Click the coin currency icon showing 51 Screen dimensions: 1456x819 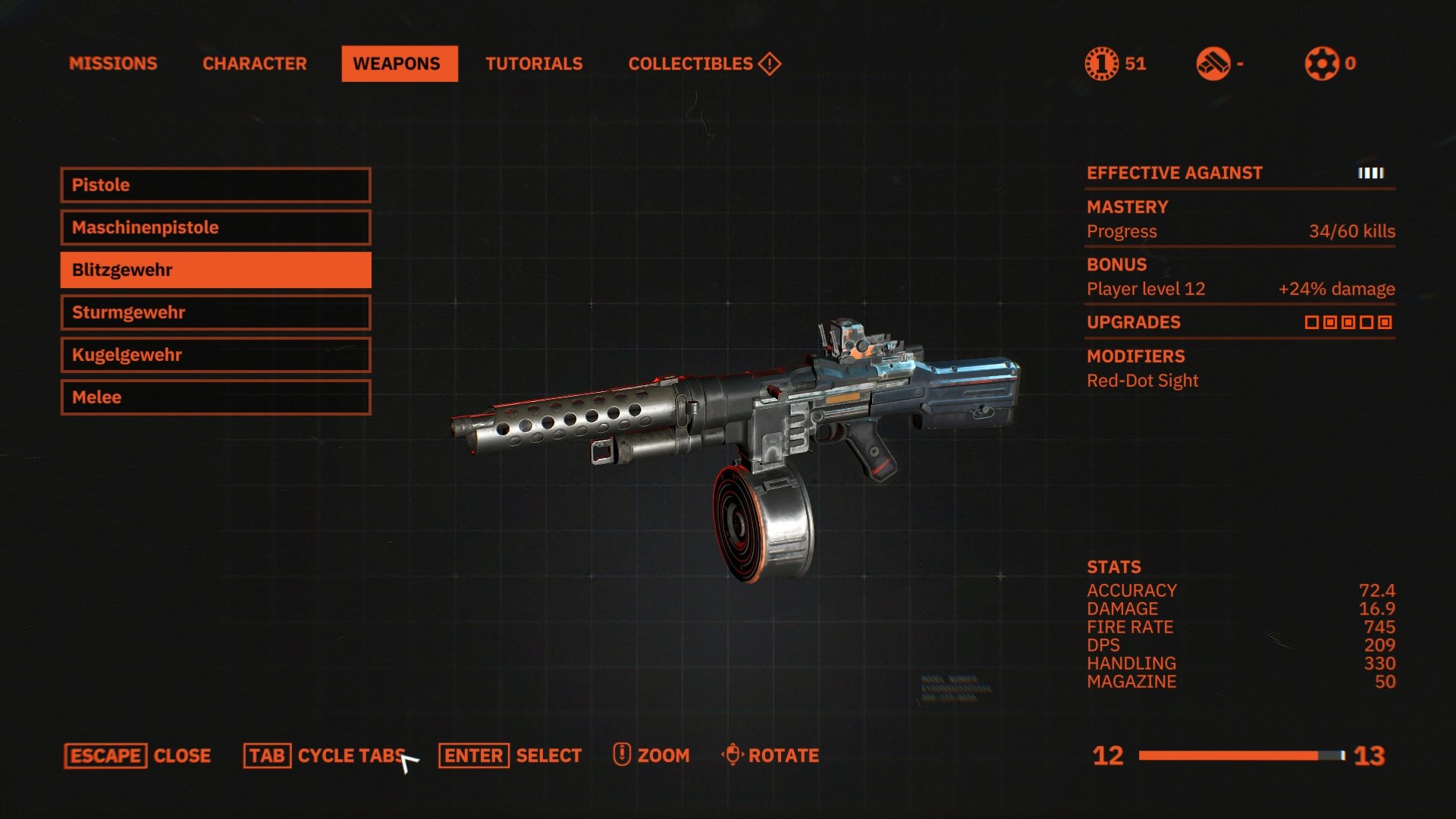[1103, 64]
